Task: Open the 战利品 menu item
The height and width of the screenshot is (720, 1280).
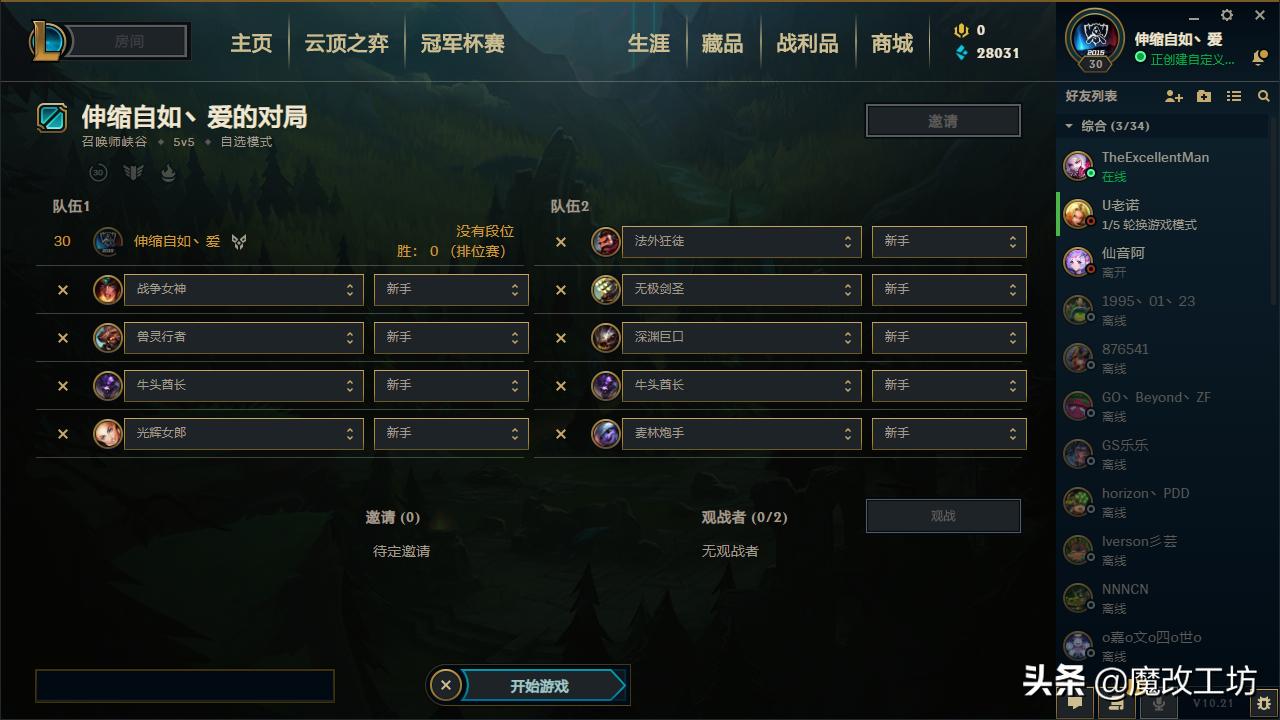Action: click(x=807, y=43)
